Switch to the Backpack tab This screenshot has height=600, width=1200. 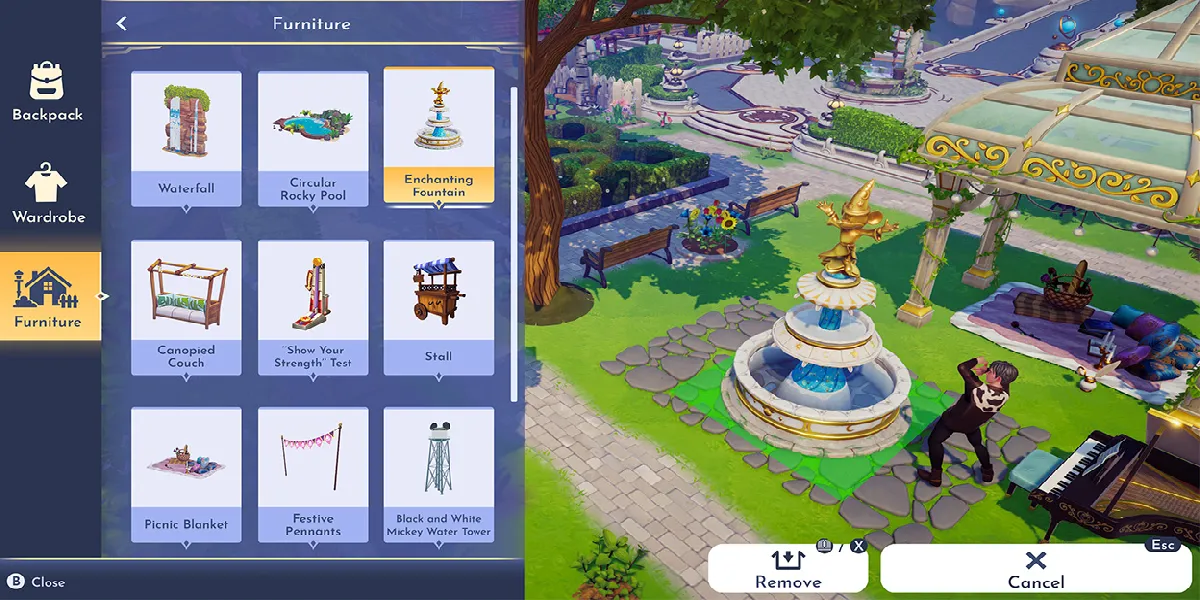pyautogui.click(x=47, y=92)
